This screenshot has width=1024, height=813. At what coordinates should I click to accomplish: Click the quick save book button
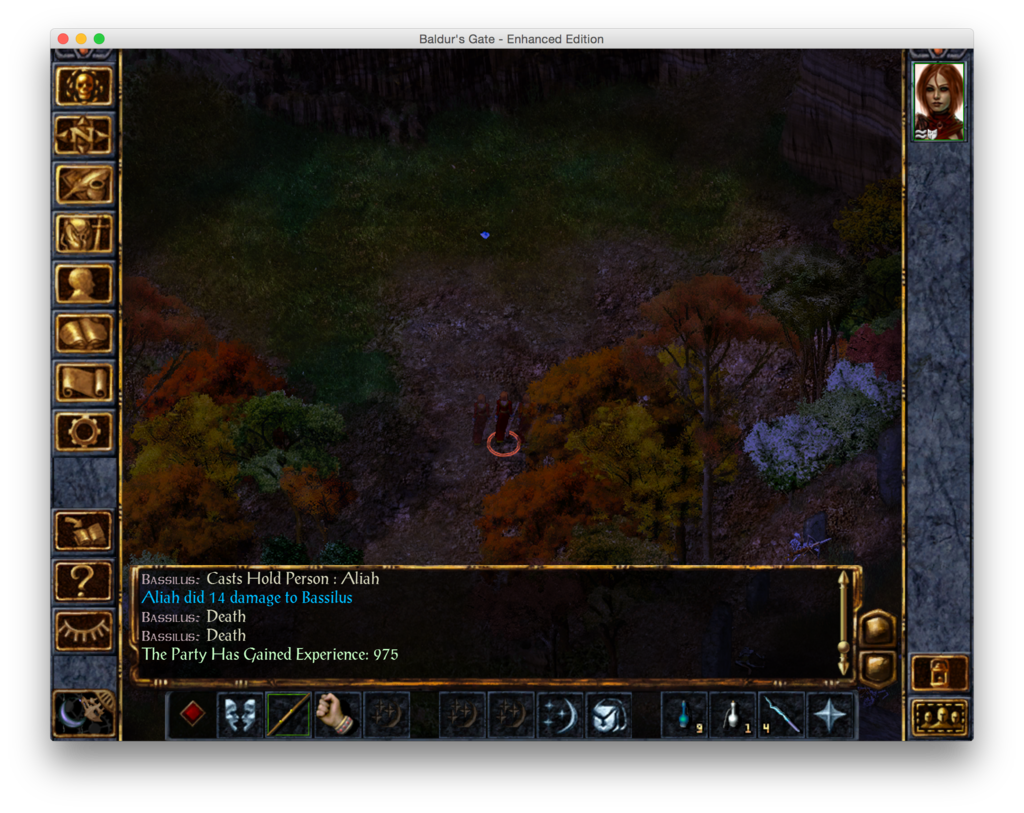click(84, 531)
